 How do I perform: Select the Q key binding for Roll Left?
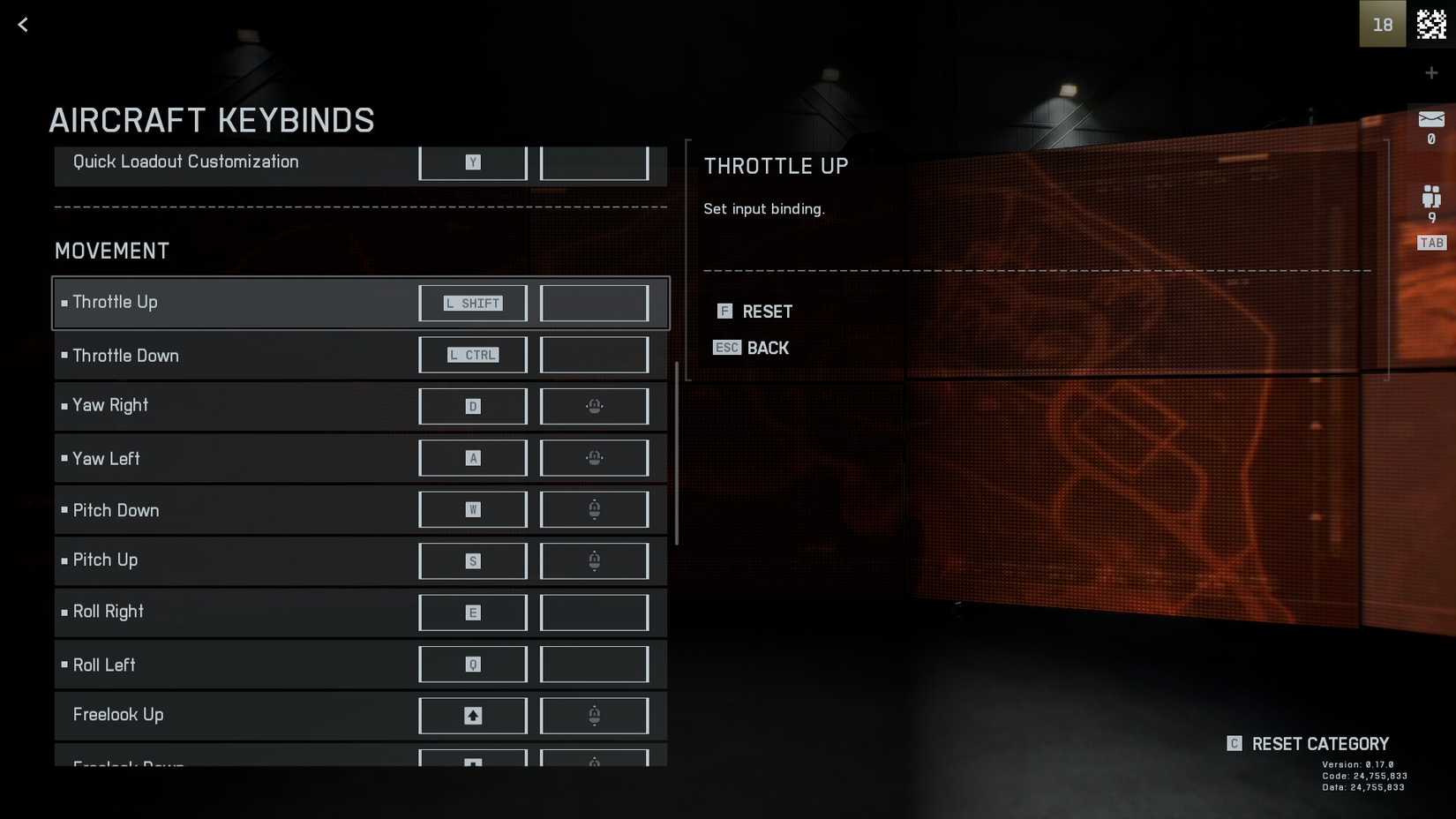pyautogui.click(x=473, y=664)
